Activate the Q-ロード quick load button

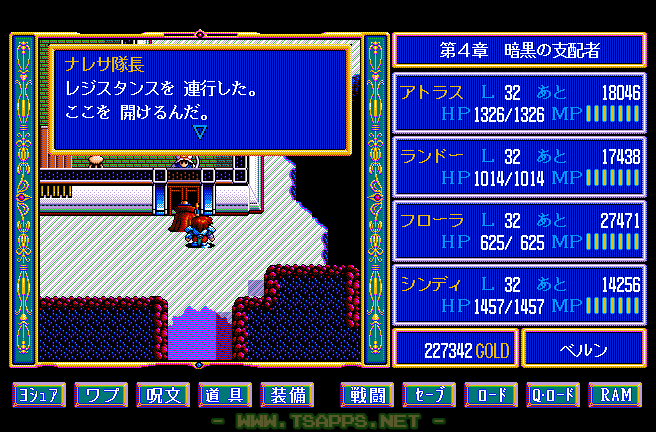(x=553, y=395)
